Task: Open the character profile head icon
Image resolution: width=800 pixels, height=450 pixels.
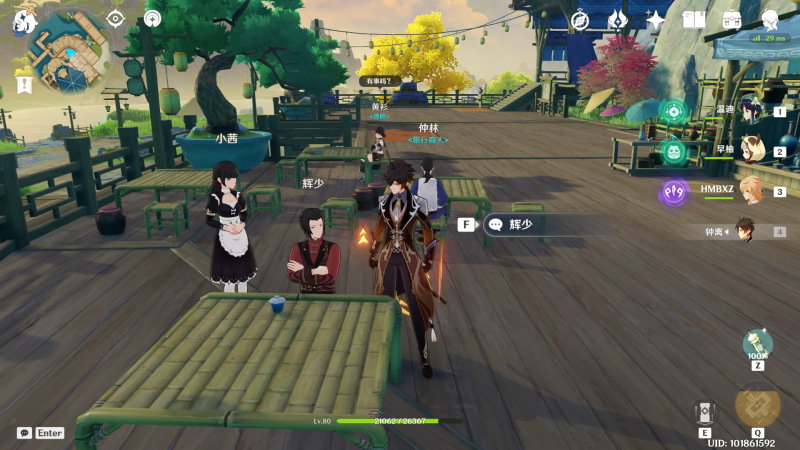Action: point(770,20)
